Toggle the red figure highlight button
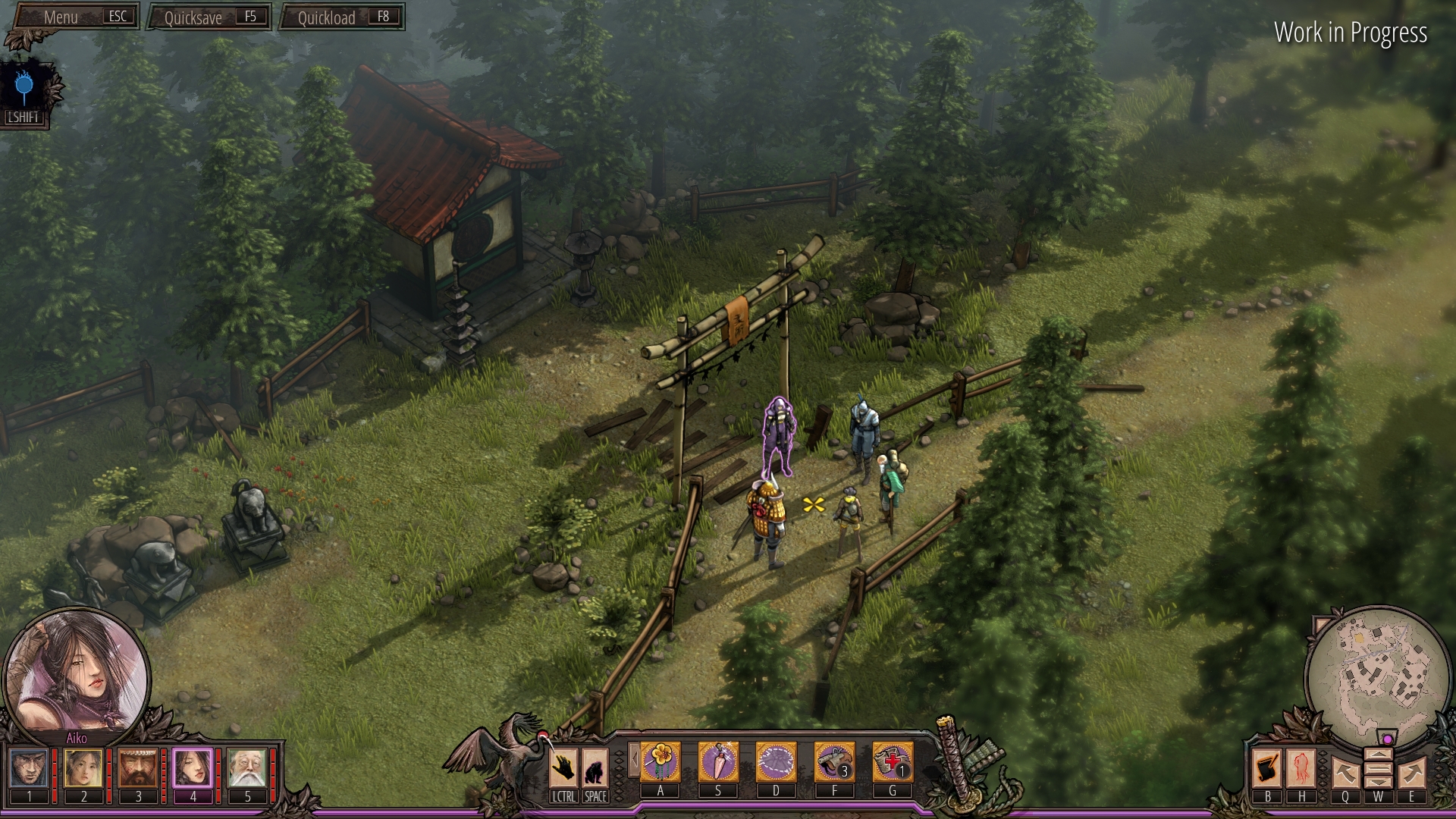 tap(1301, 768)
